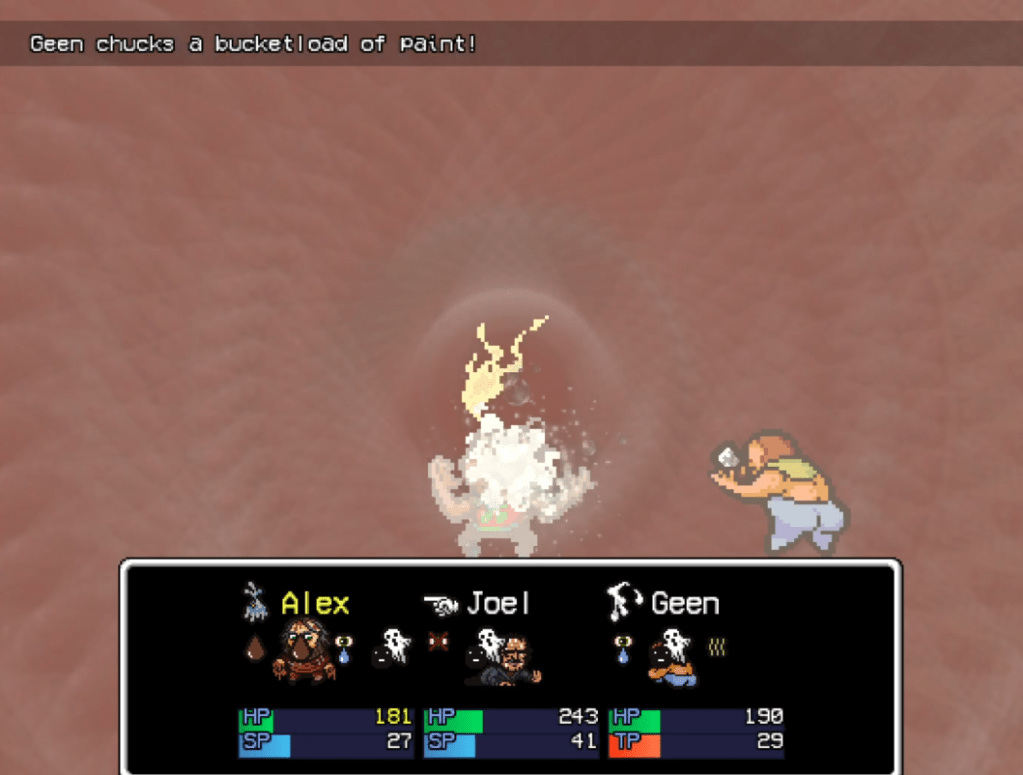Select Geen's character portrait

click(x=673, y=660)
